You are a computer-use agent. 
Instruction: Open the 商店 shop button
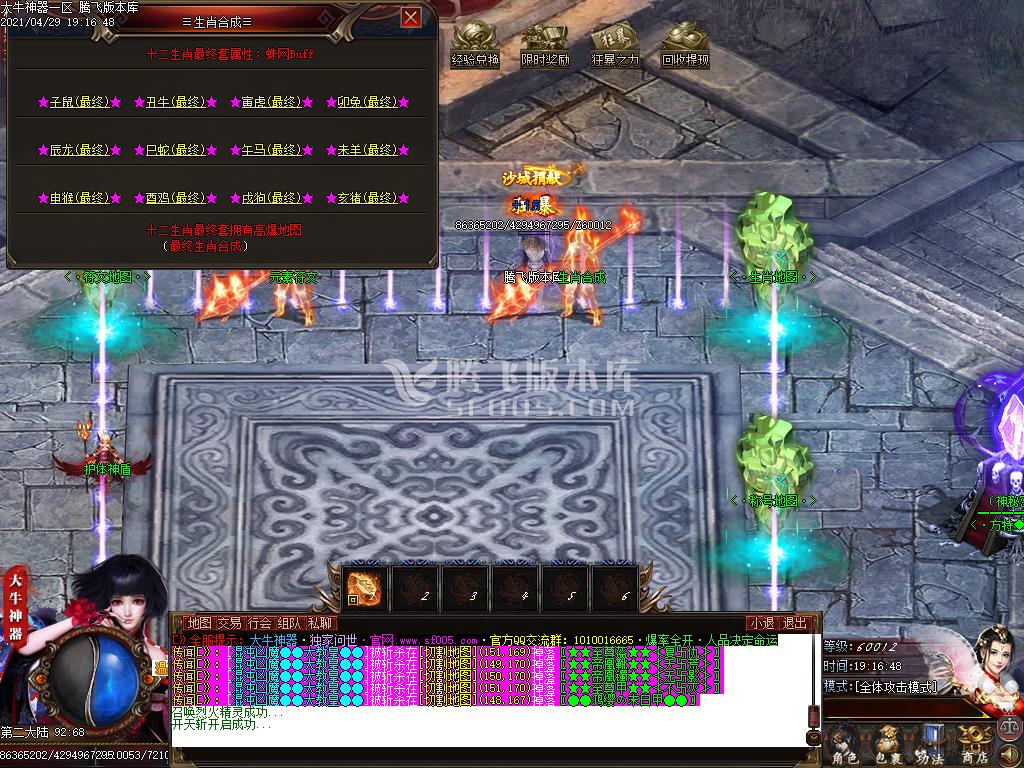[973, 745]
